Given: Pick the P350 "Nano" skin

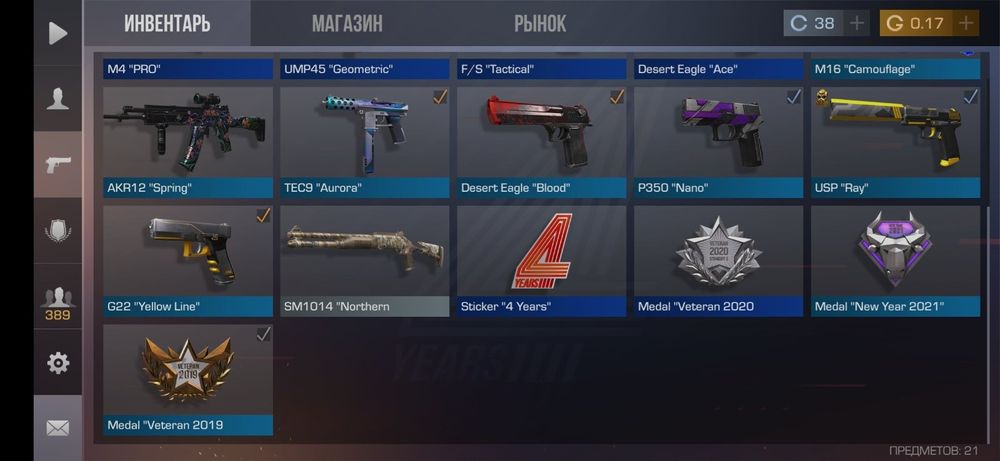Looking at the screenshot, I should [718, 141].
